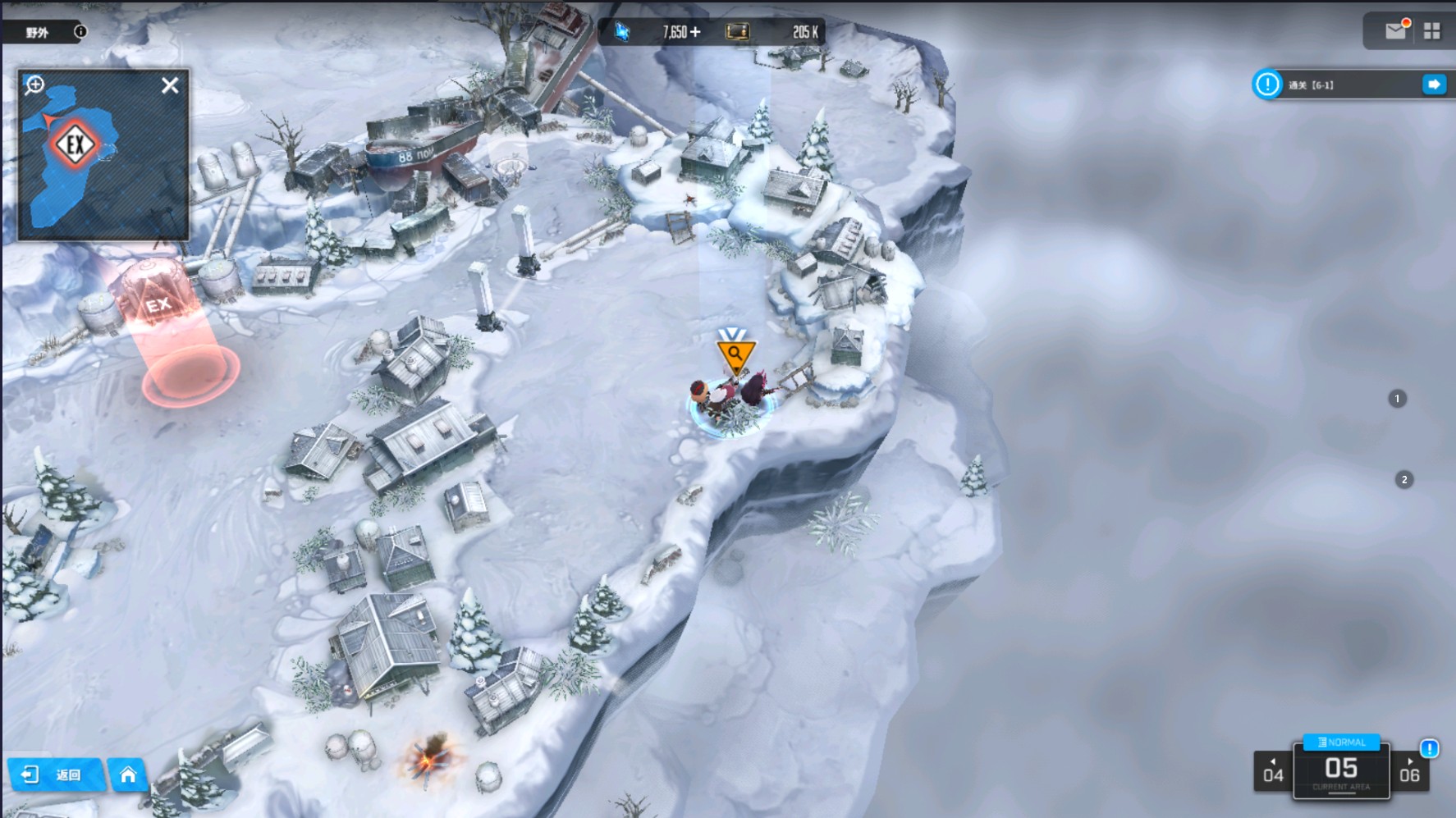Zoom in using the minimap magnifier
Viewport: 1456px width, 818px height.
(x=34, y=85)
